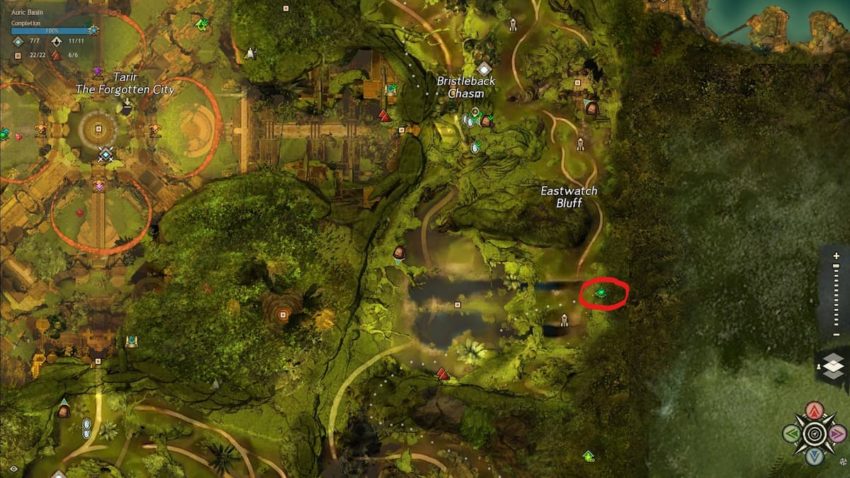Click the pink marker south of Tarir center
850x478 pixels.
coord(98,185)
